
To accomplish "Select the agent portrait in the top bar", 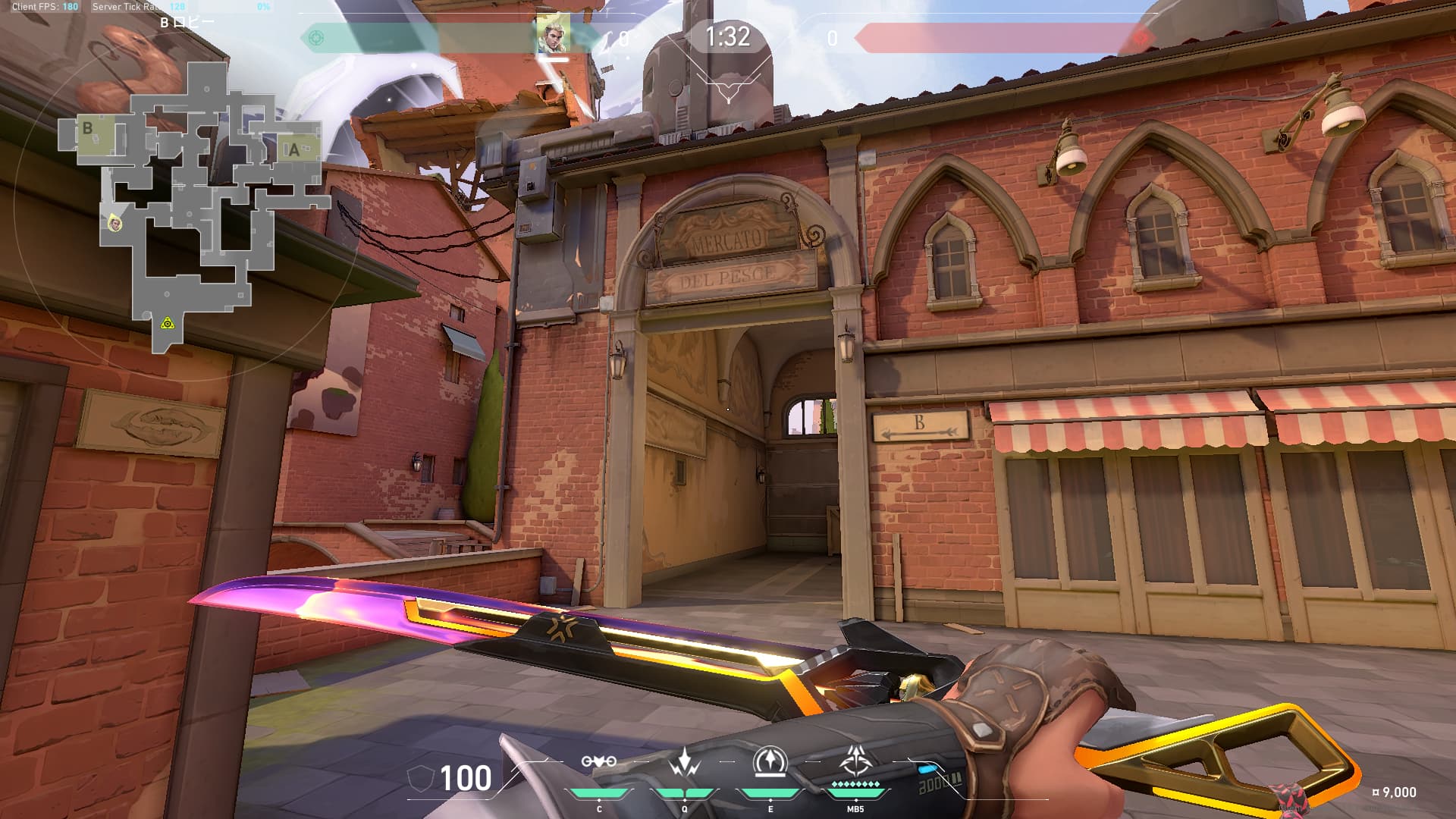I will [x=553, y=35].
